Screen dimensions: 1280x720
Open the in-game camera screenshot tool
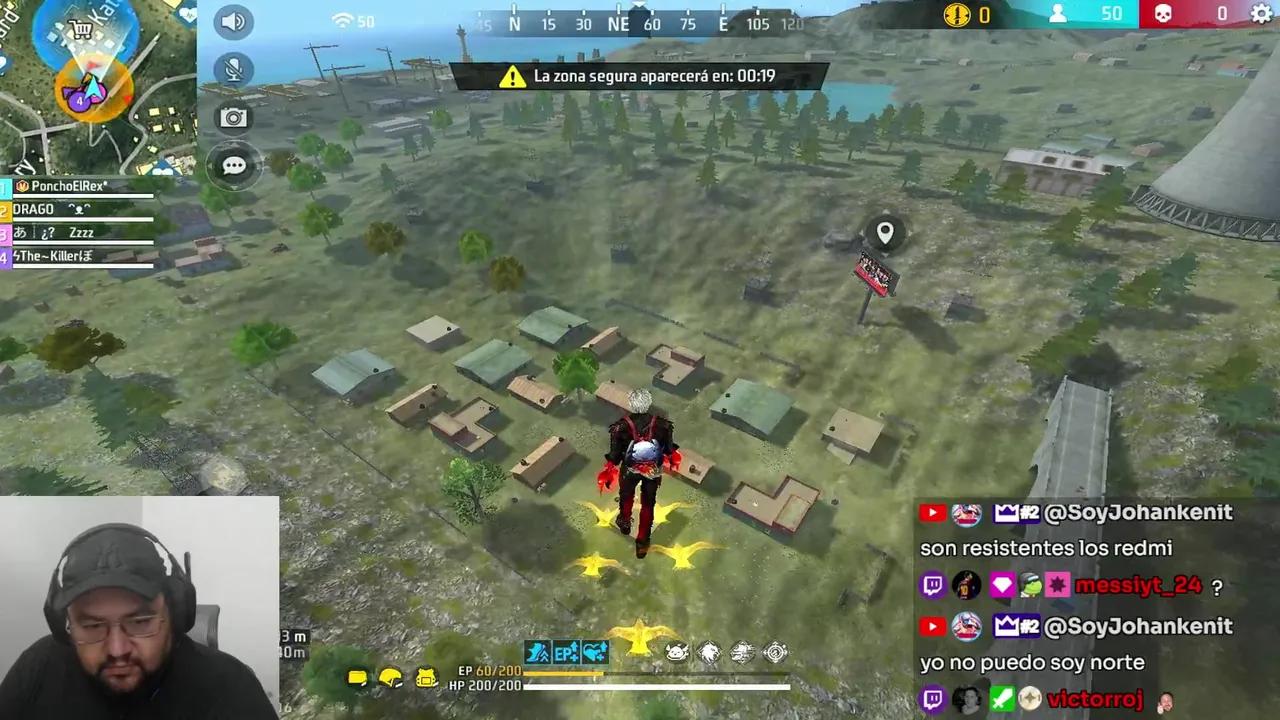pyautogui.click(x=233, y=117)
